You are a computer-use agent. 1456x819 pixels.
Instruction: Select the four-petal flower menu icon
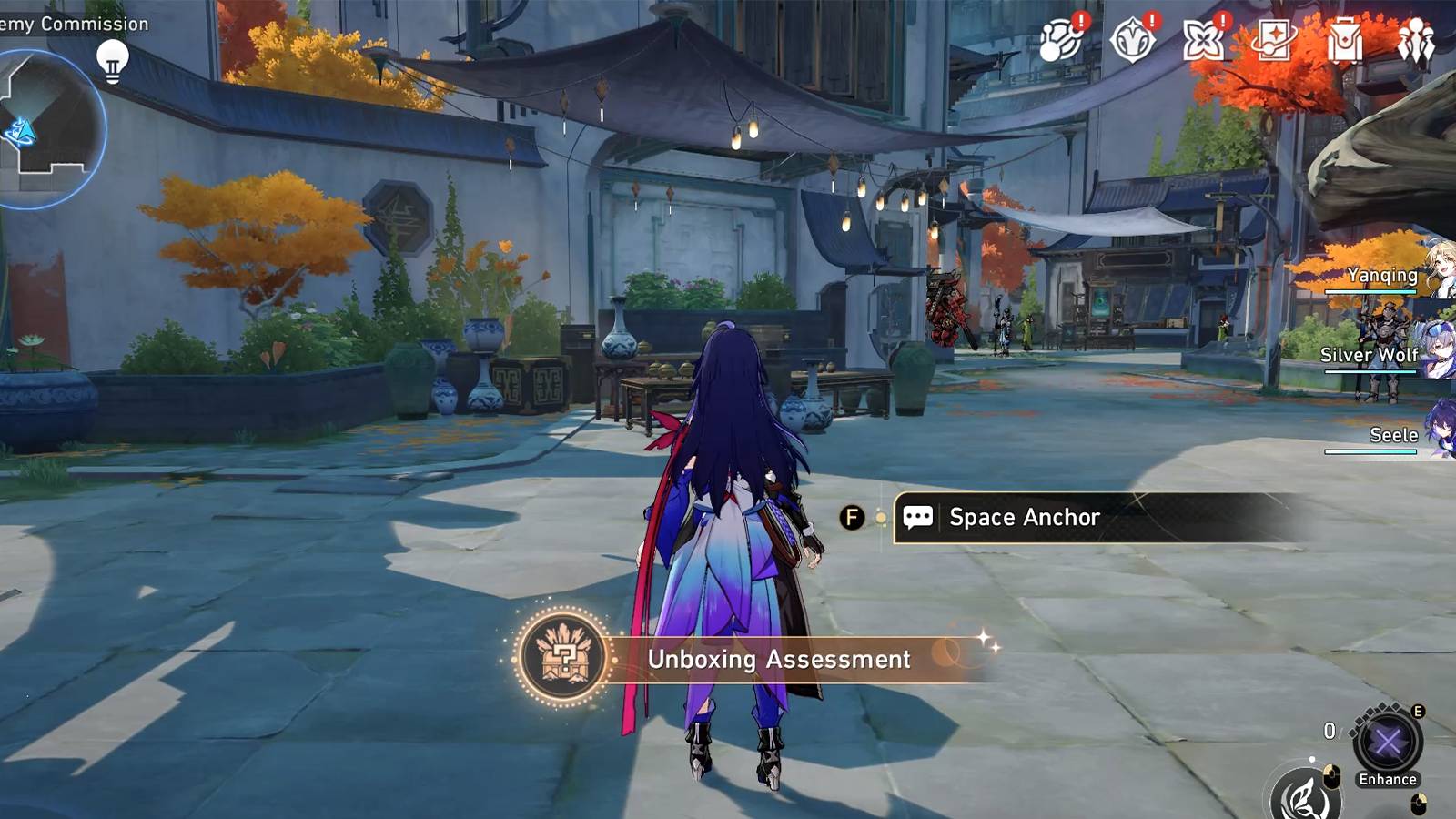point(1201,39)
